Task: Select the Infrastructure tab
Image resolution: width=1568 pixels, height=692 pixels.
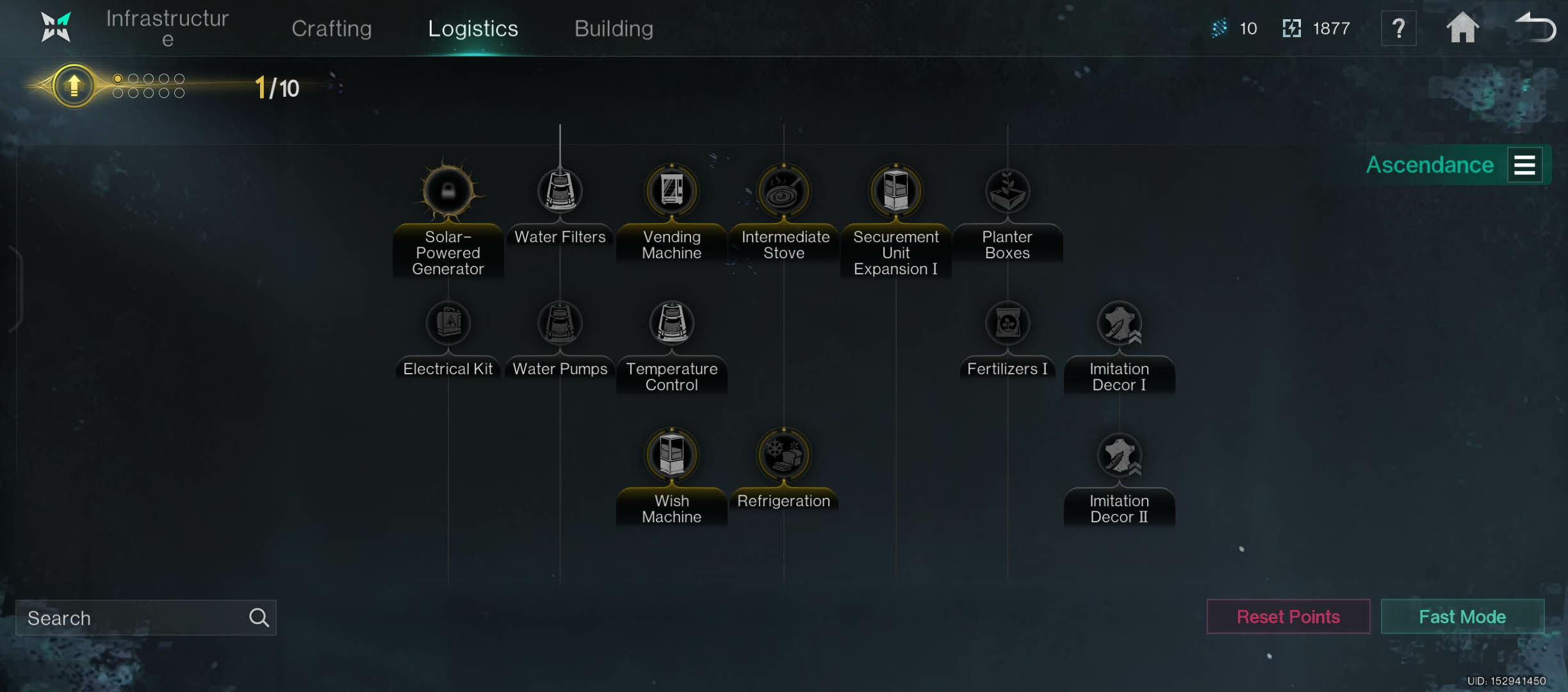Action: 167,28
